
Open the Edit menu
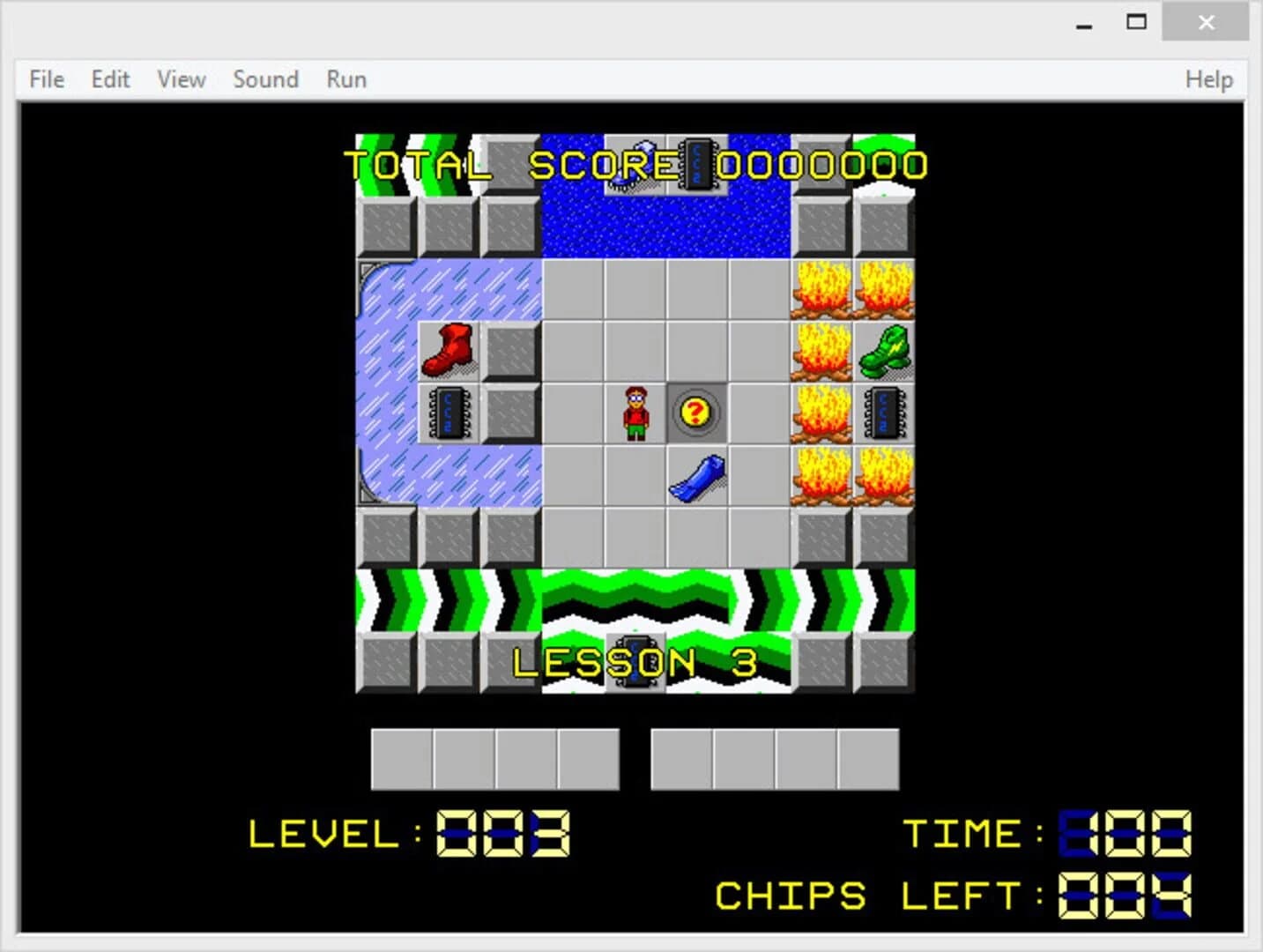(109, 79)
